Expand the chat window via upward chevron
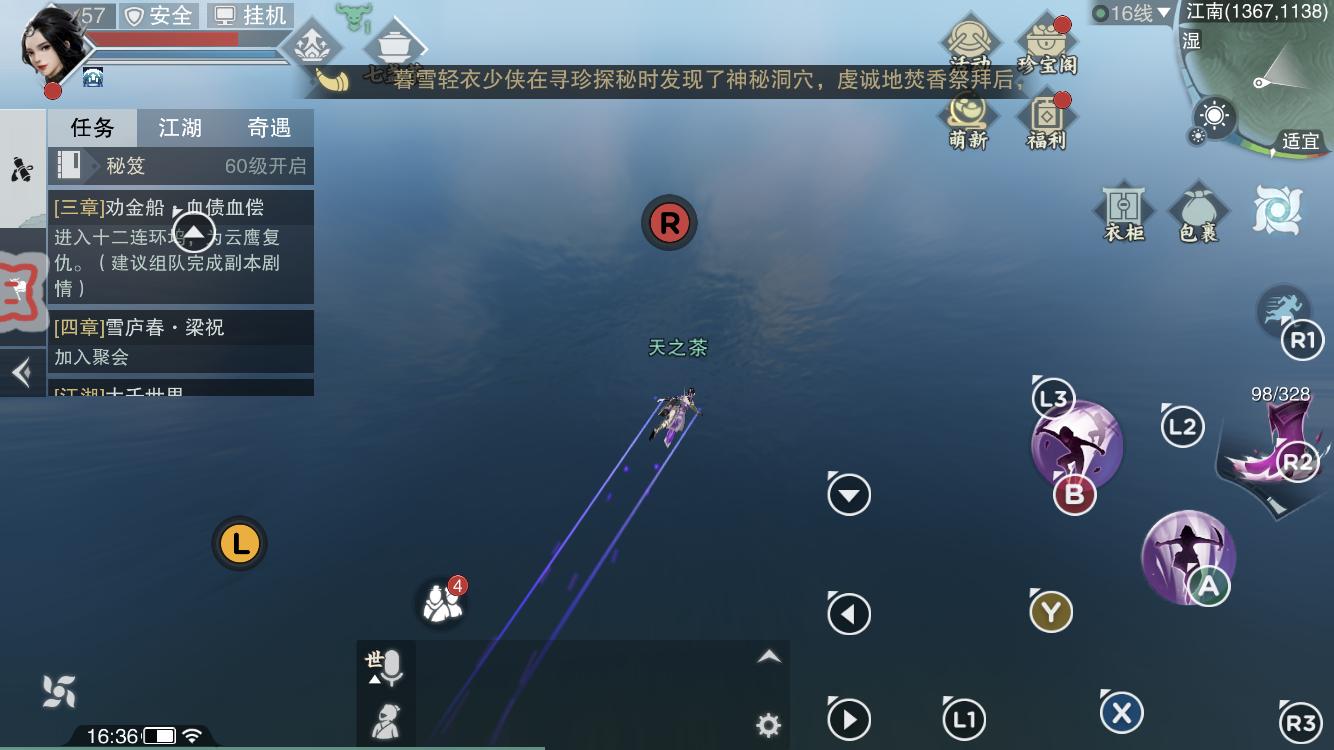This screenshot has height=750, width=1334. click(x=769, y=657)
